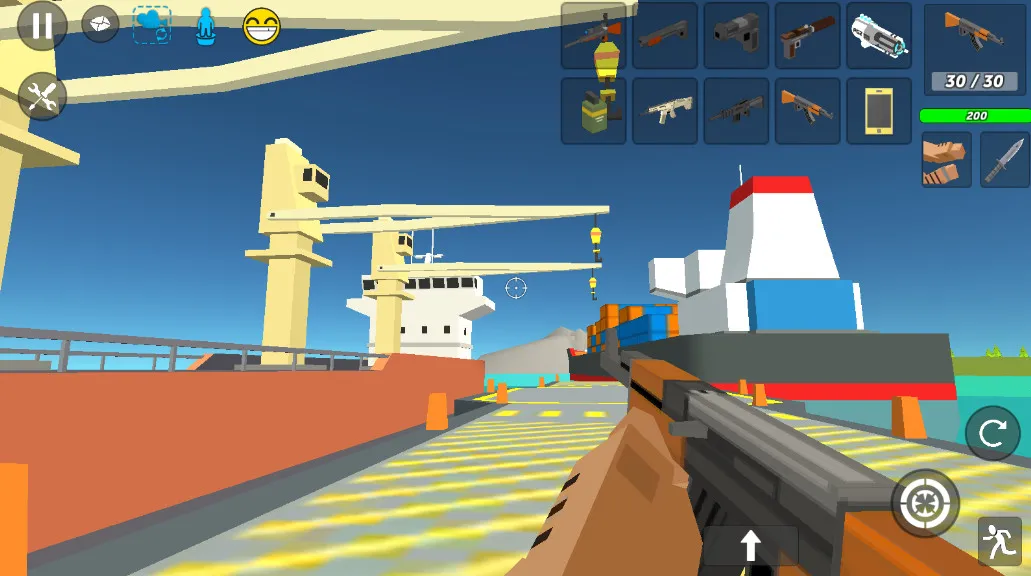1031x576 pixels.
Task: Select the silenced pistol slot
Action: click(808, 35)
